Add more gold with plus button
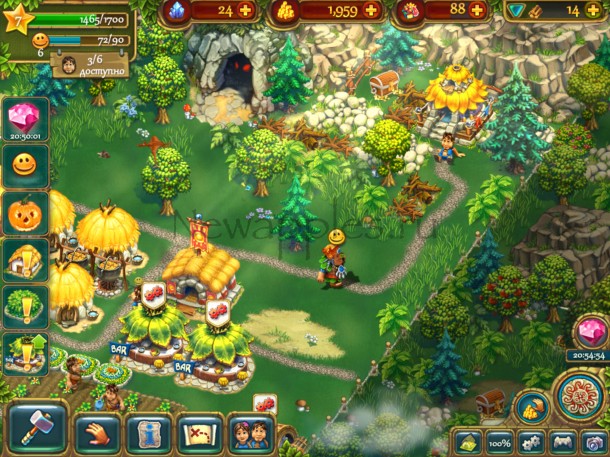The image size is (610, 457). pos(371,11)
